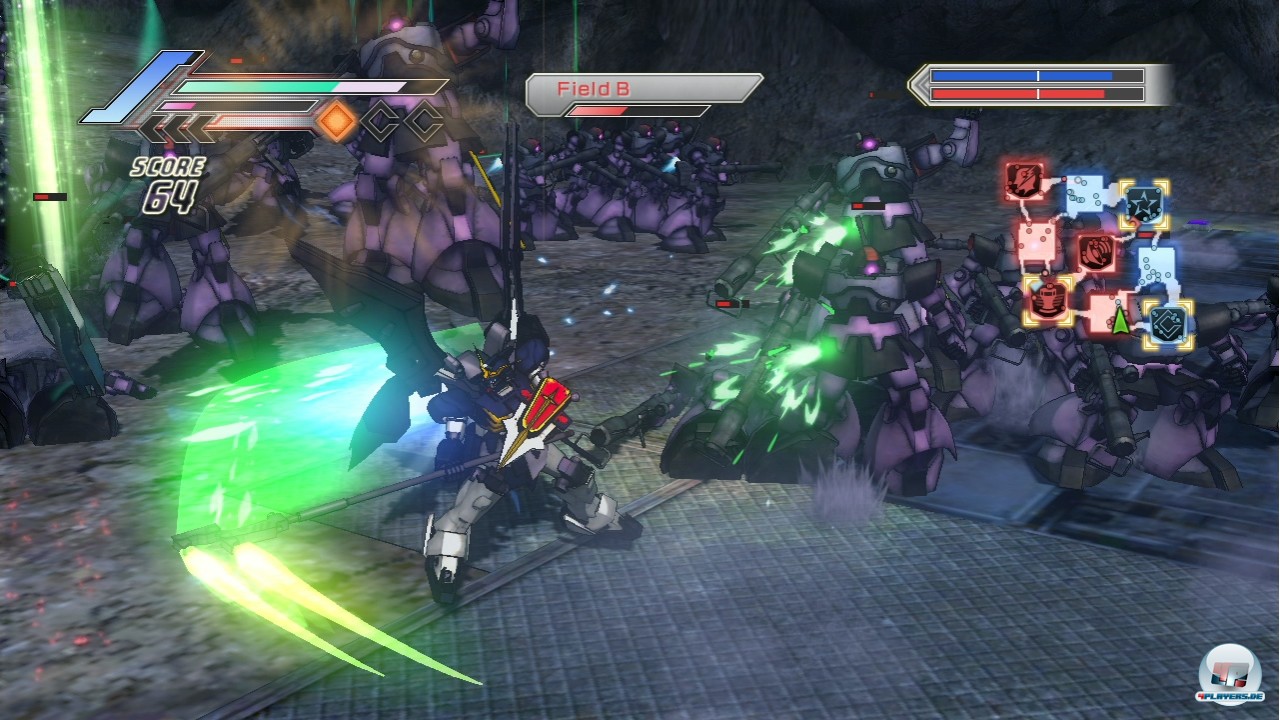Toggle the gold-highlighted frame around the star field
Viewport: 1280px width, 720px height.
pos(1144,204)
